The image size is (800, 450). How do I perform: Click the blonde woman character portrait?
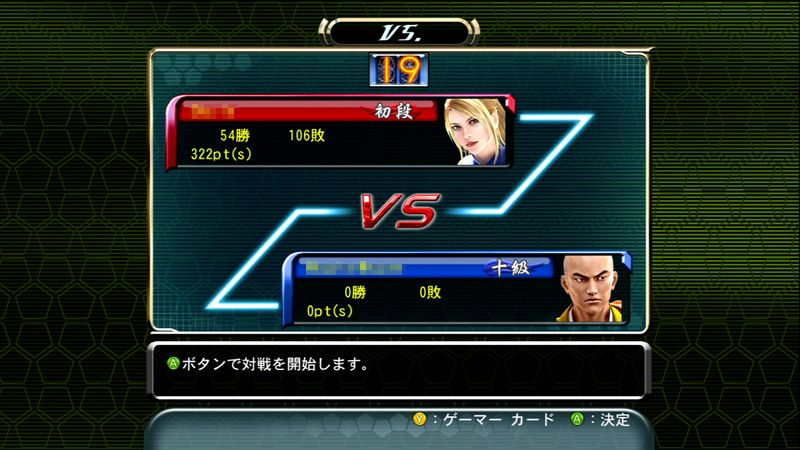tap(476, 130)
